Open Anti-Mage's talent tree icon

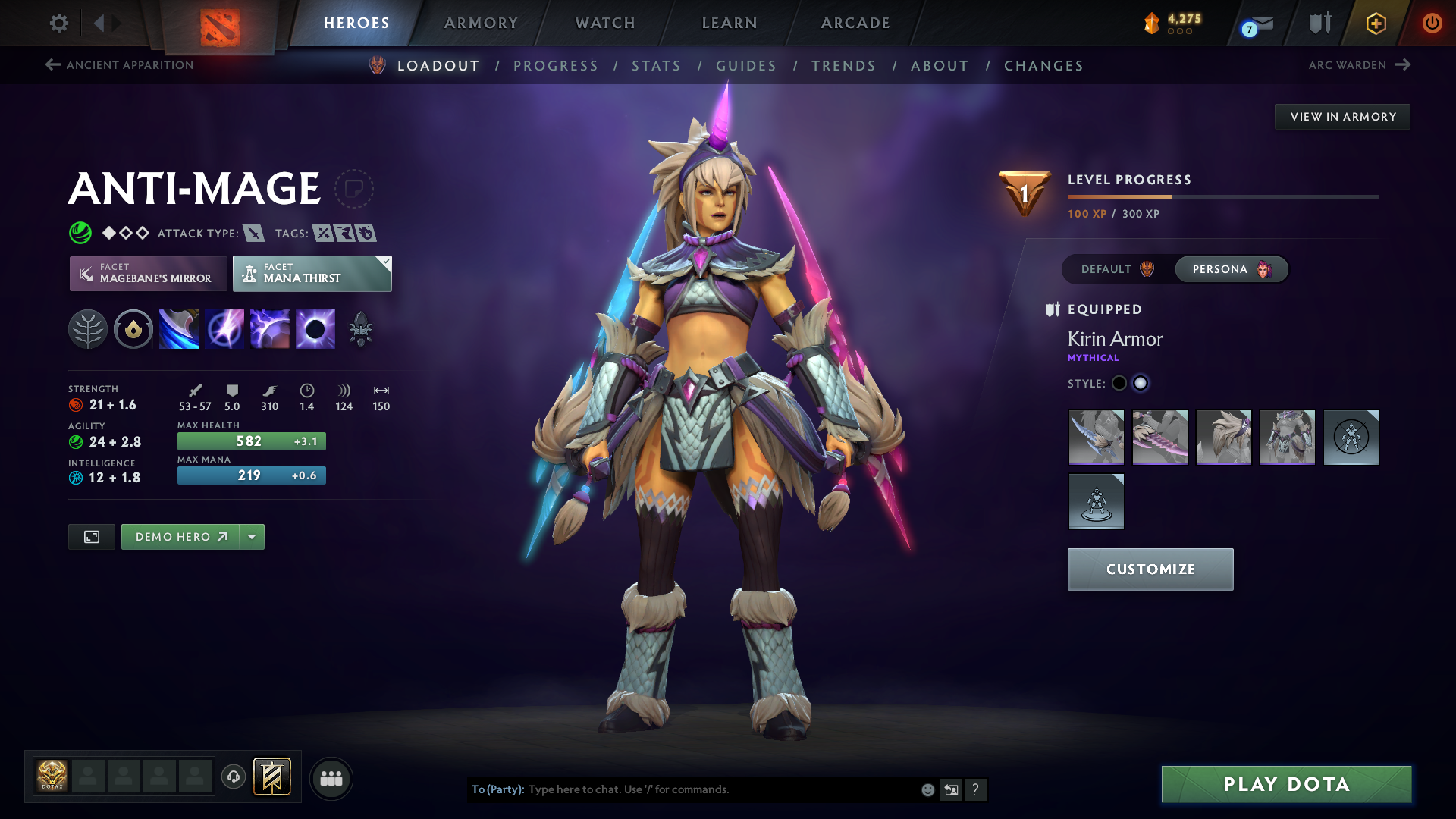(x=88, y=328)
